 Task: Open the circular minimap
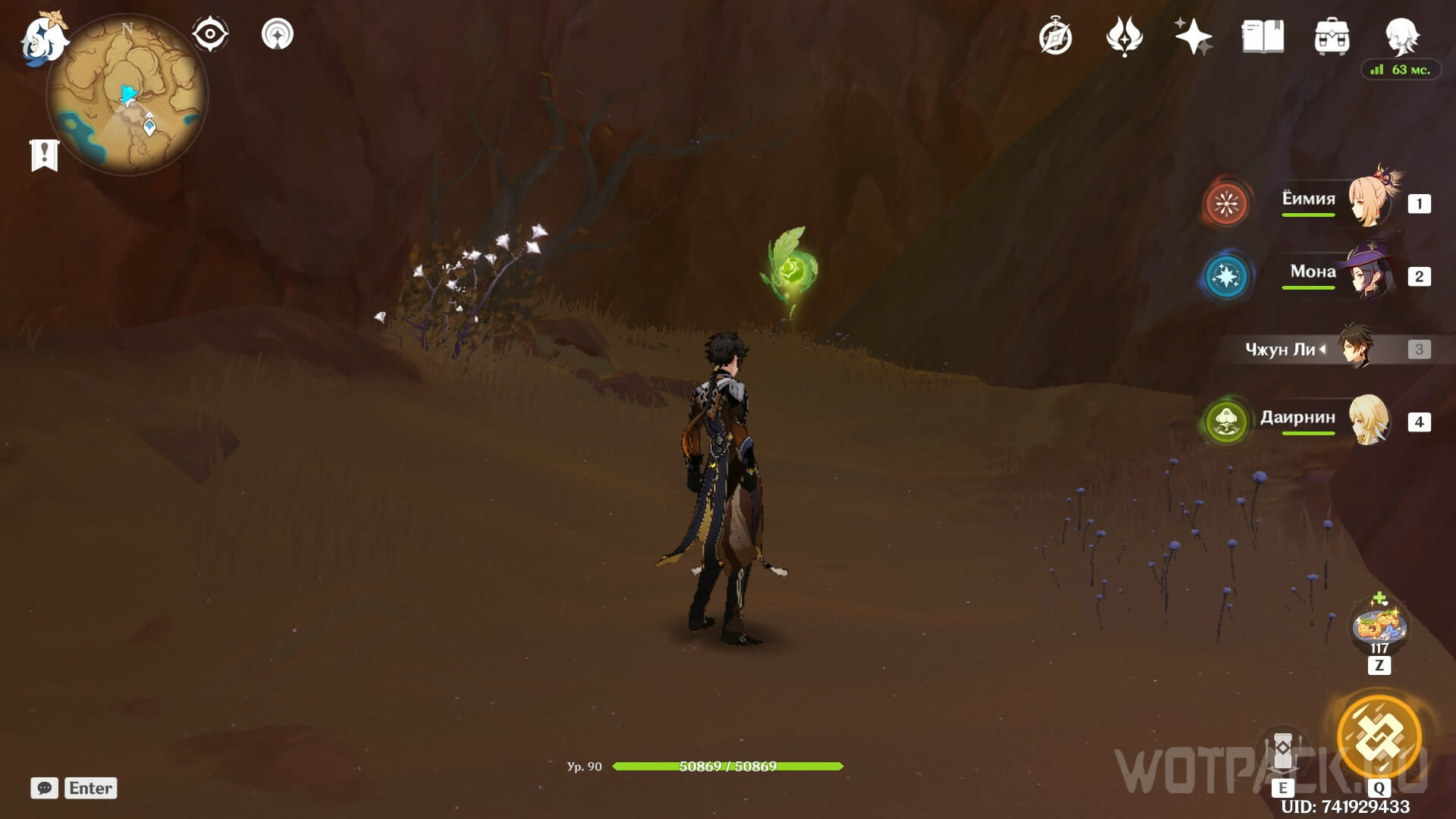(127, 94)
